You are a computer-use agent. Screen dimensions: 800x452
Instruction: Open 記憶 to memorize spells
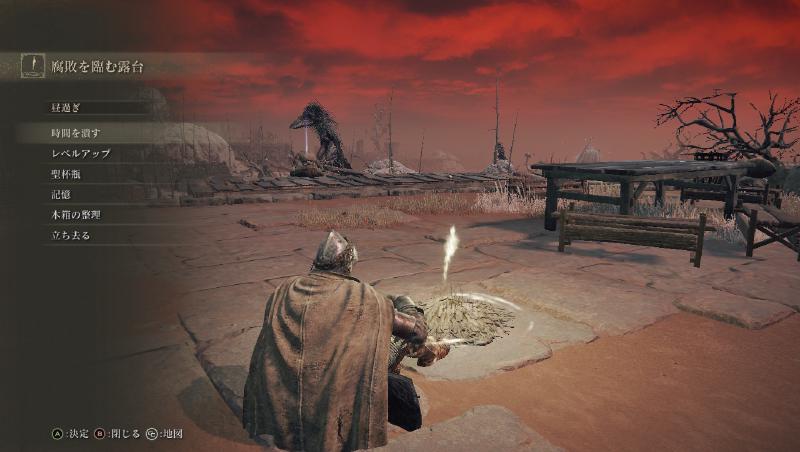point(61,194)
